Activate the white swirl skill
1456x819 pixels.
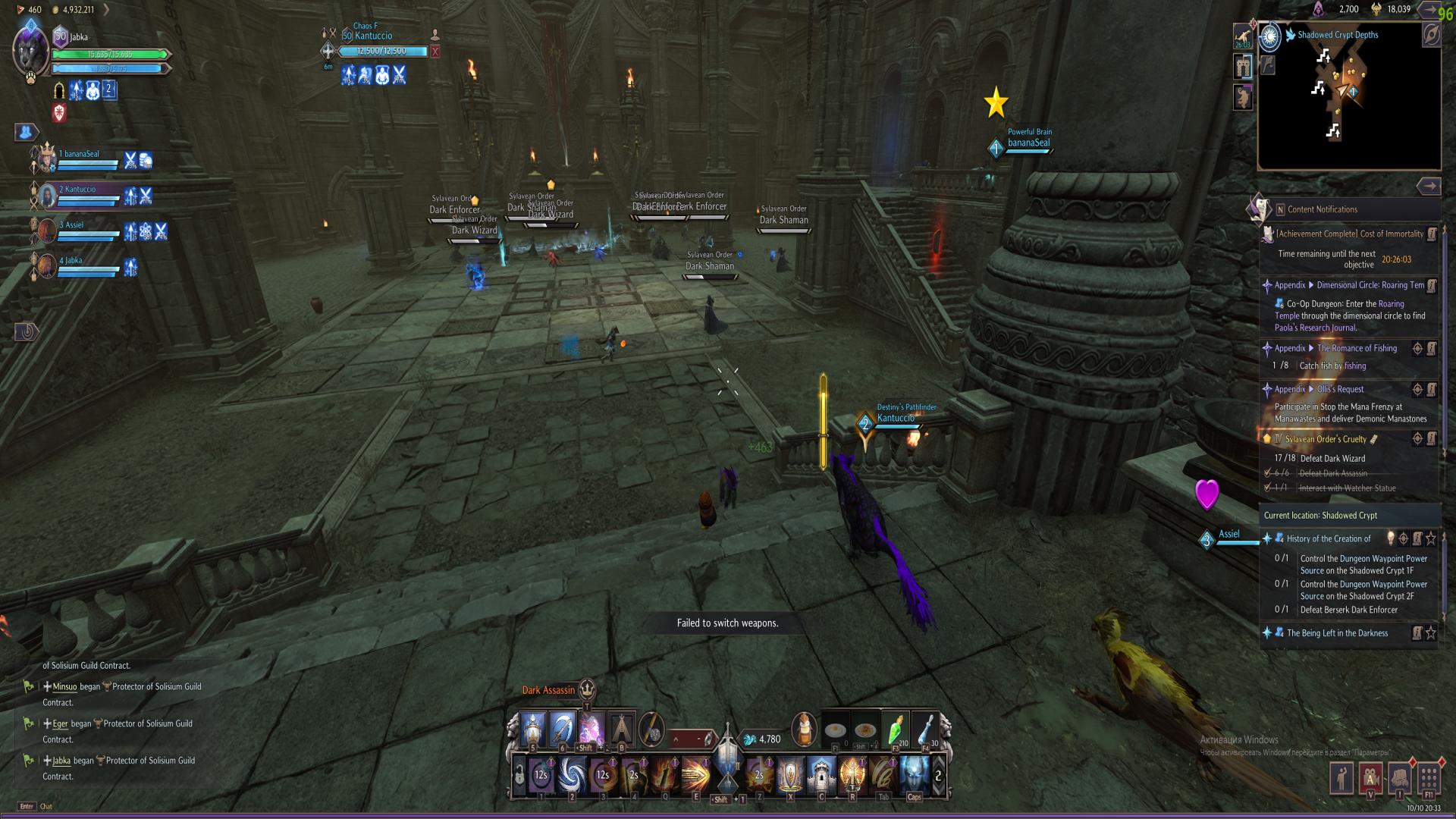tap(572, 775)
